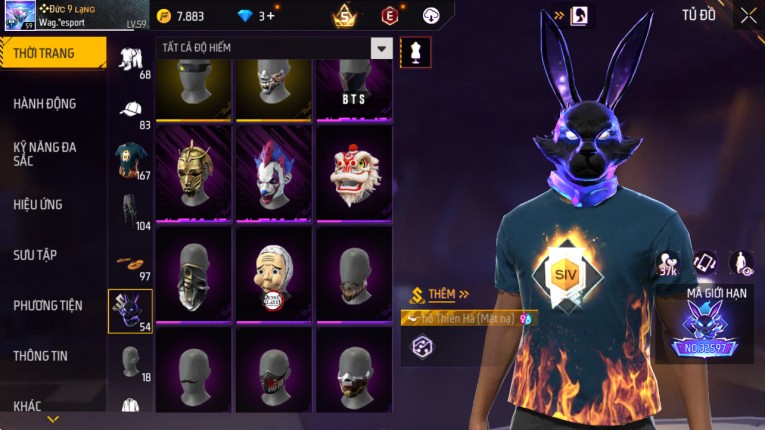Select the golden spiked mask item
Screen dimensions: 765x430
click(x=193, y=172)
